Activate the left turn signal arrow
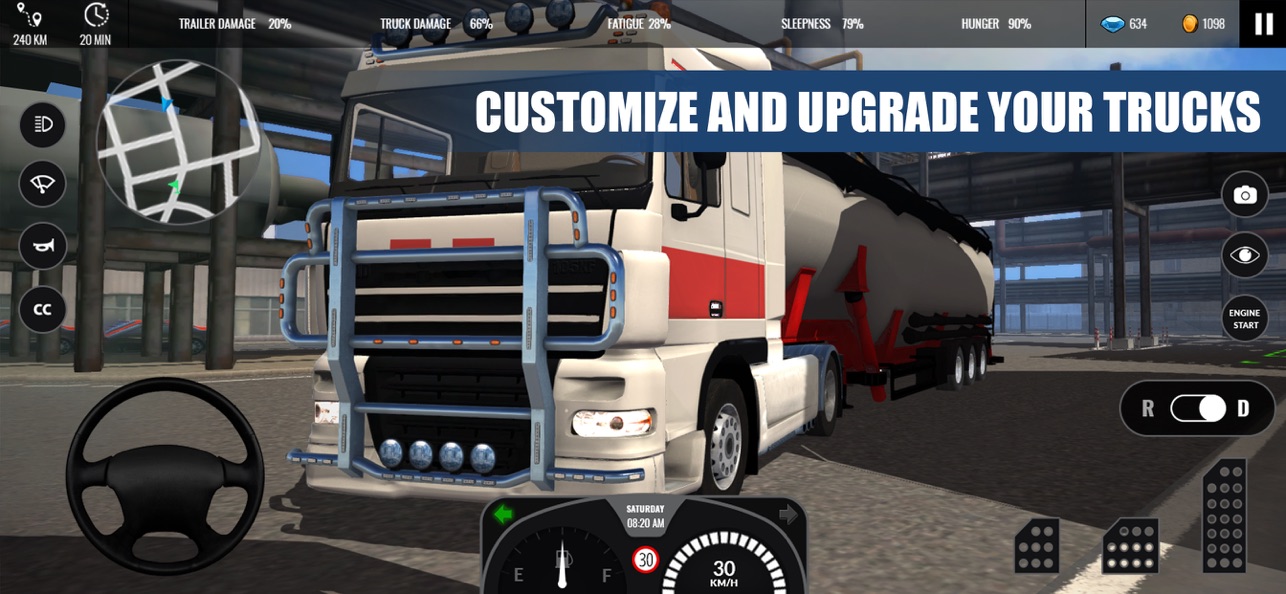 pos(503,515)
